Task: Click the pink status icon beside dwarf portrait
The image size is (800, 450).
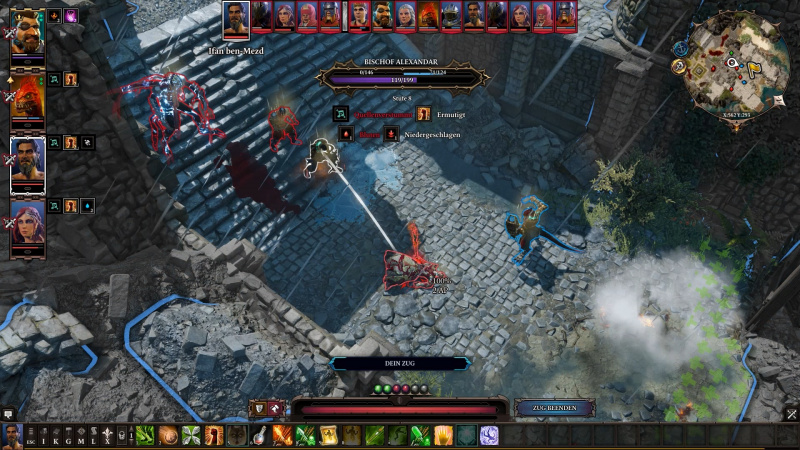Action: (71, 16)
